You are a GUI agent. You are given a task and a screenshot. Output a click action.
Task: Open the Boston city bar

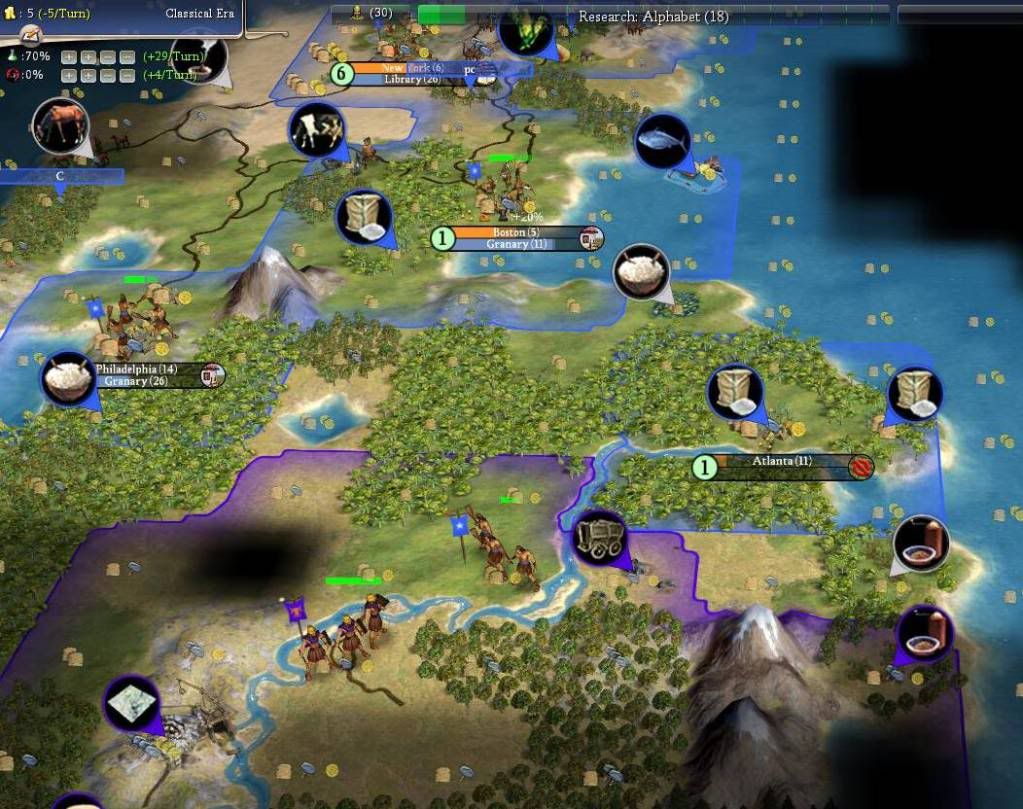pyautogui.click(x=517, y=232)
